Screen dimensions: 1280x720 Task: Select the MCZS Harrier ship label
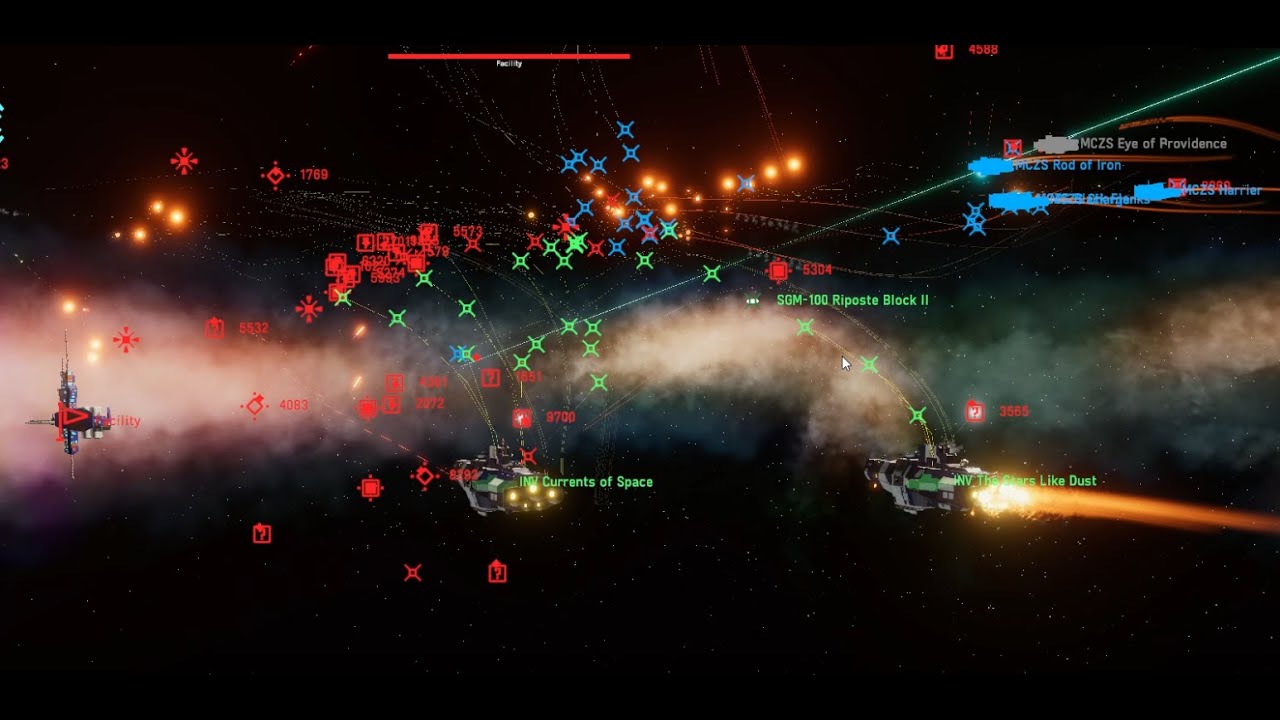click(x=1221, y=190)
